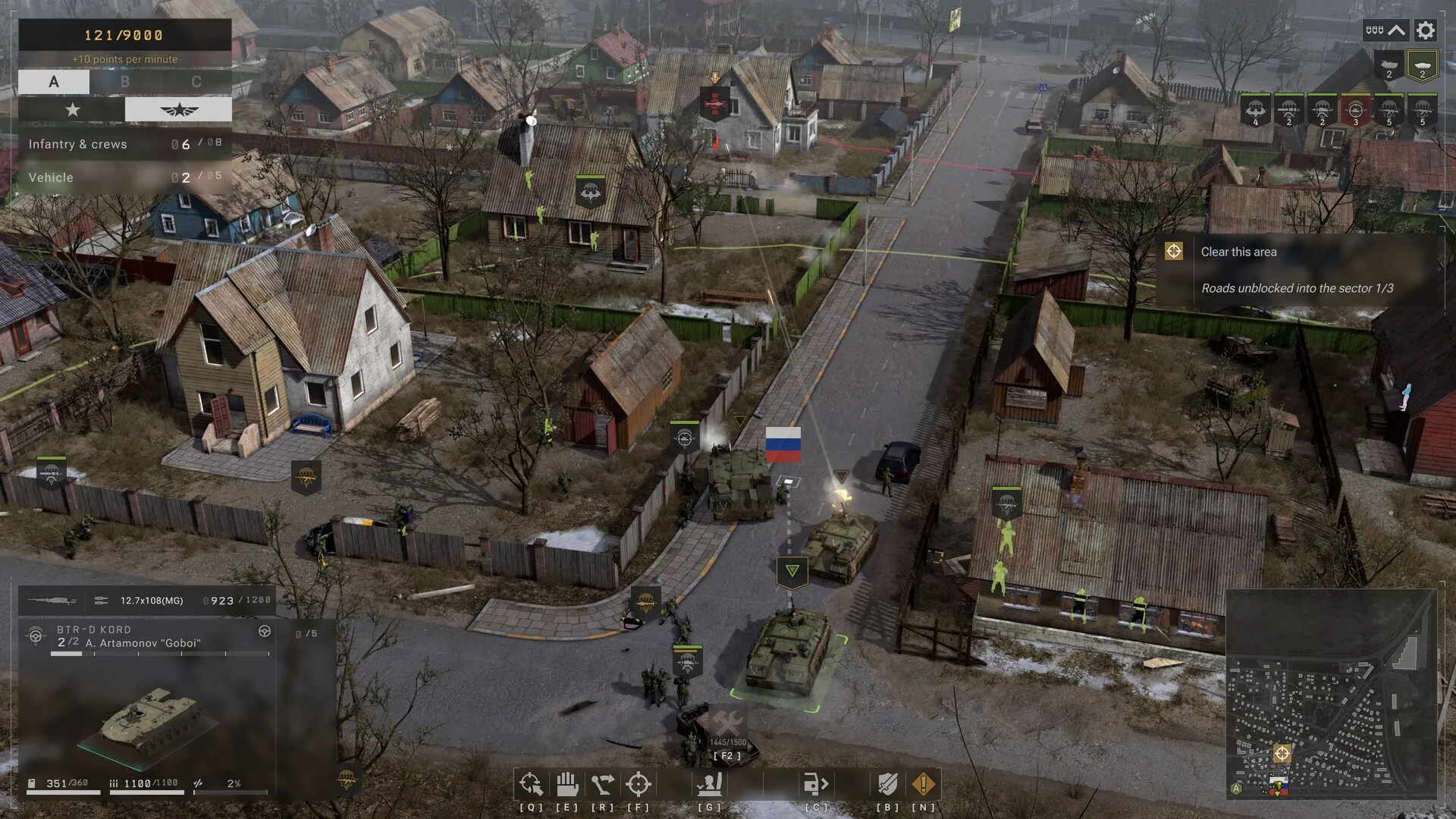Switch to reinforcement tab C
Viewport: 1456px width, 819px height.
[x=196, y=81]
